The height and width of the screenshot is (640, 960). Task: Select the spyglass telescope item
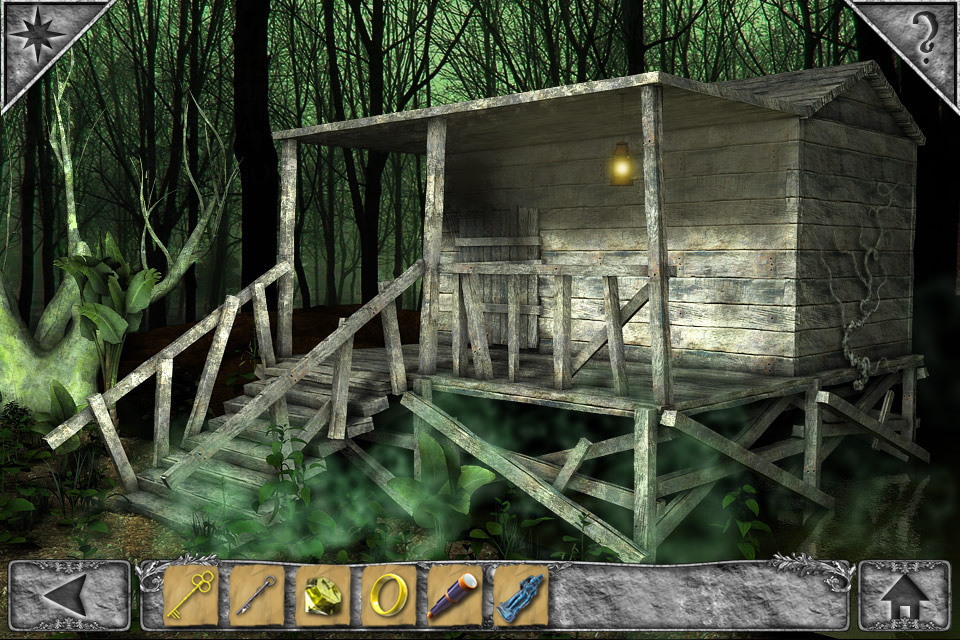(454, 595)
